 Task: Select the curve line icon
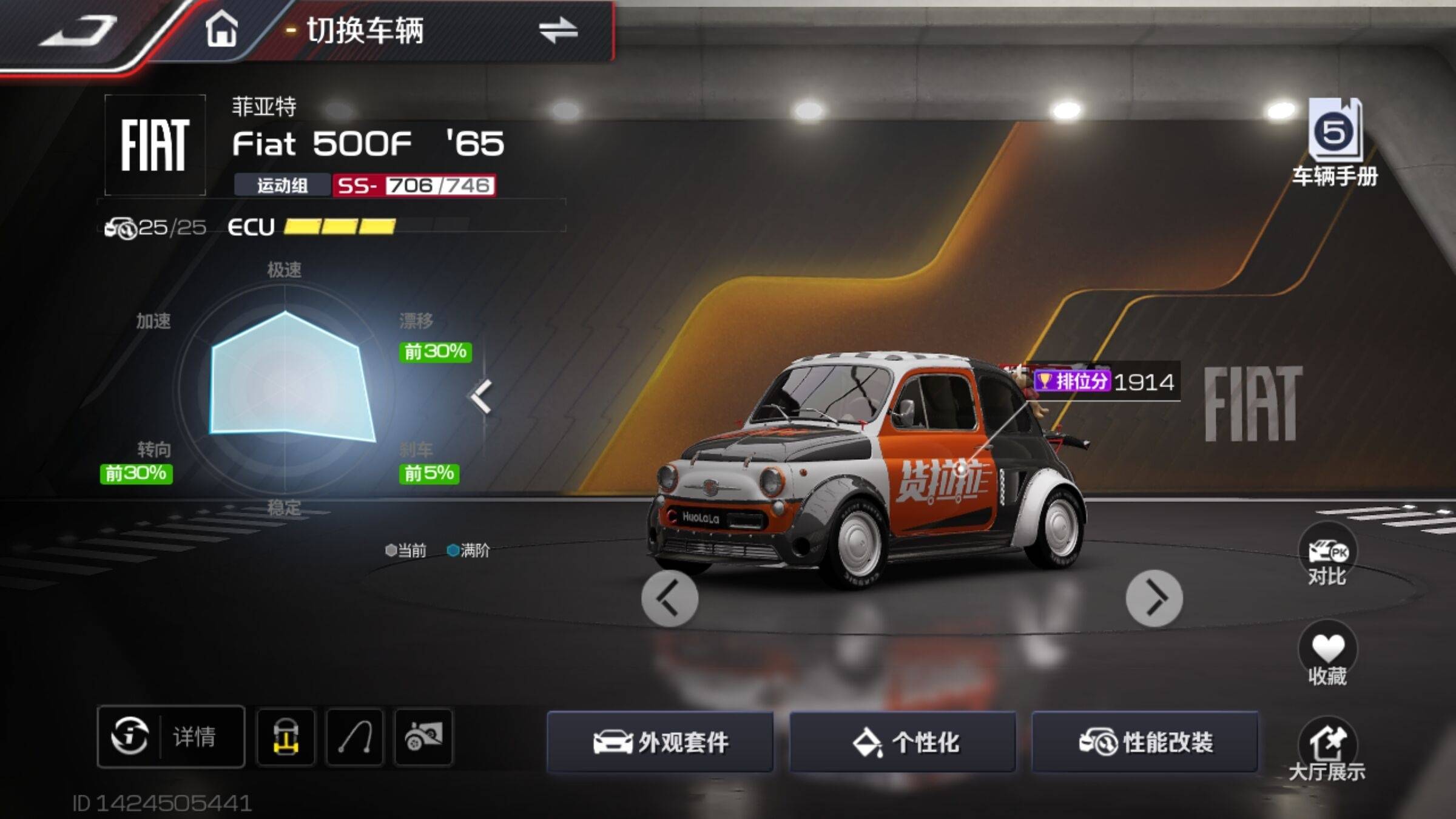355,736
